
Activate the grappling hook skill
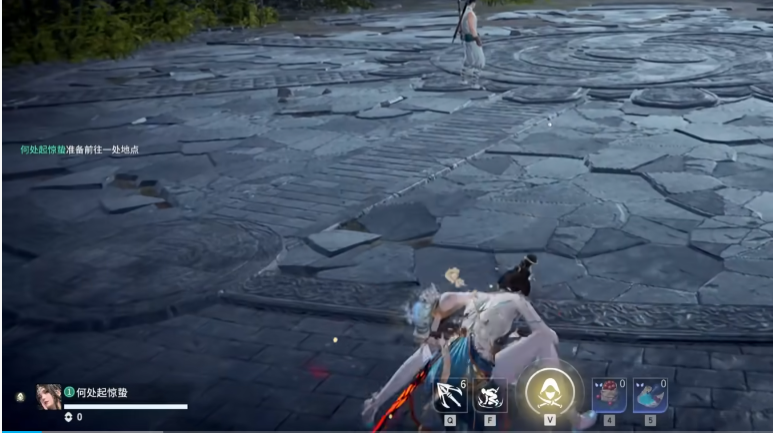point(451,395)
